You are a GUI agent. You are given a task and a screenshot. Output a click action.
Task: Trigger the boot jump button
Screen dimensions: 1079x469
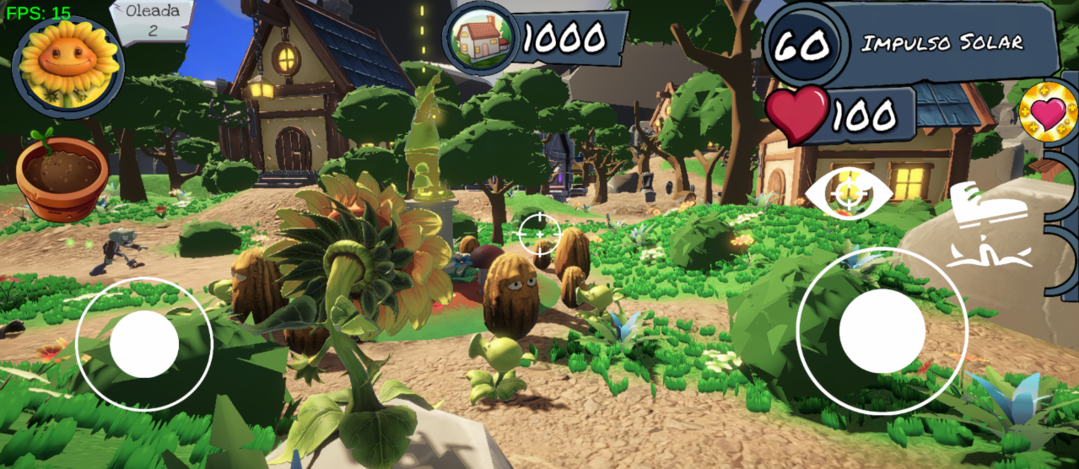pyautogui.click(x=988, y=224)
